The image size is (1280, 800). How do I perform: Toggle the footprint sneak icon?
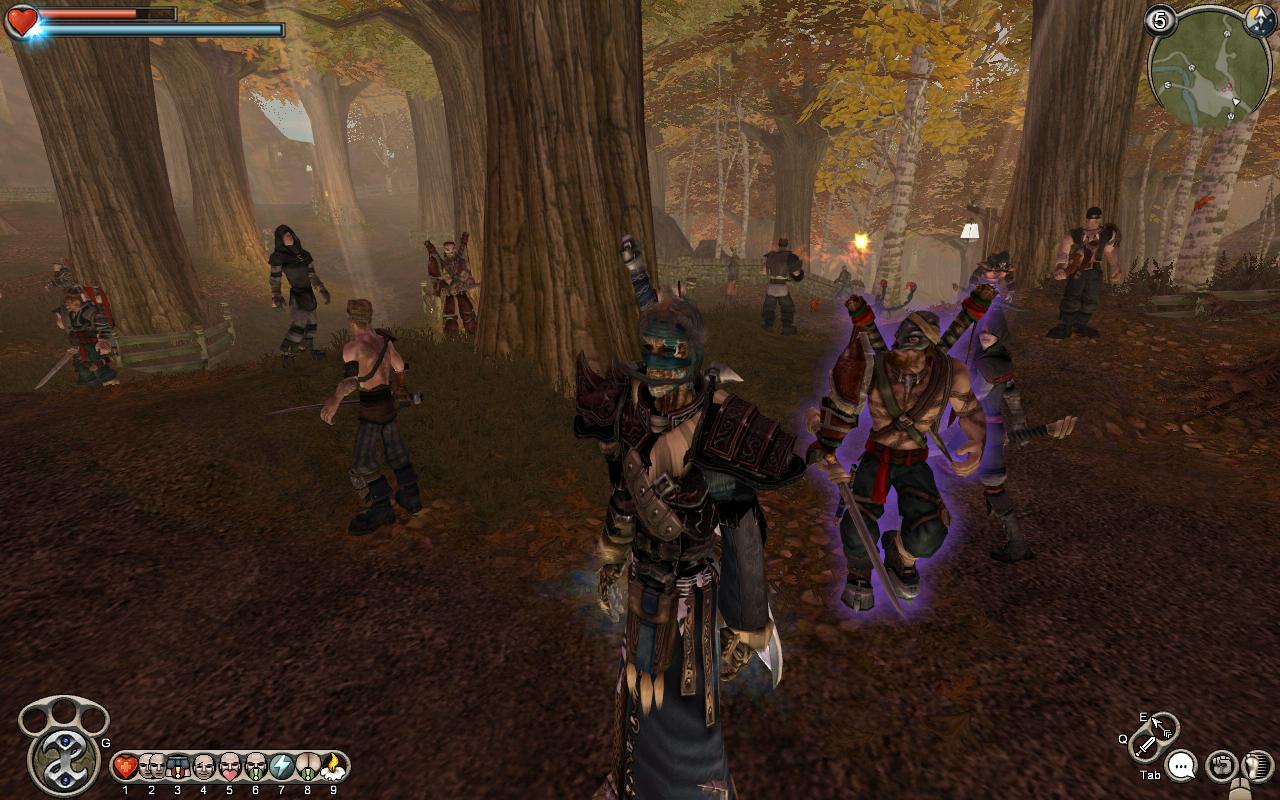(1255, 766)
